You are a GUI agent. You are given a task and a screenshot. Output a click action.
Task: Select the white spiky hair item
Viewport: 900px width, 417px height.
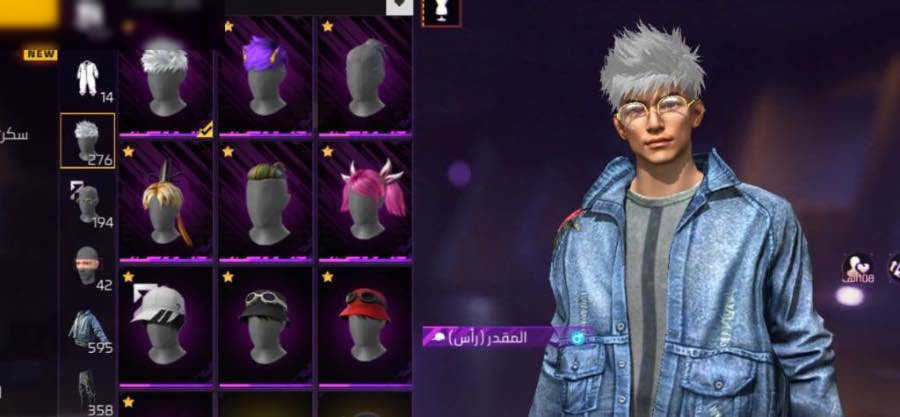[x=165, y=78]
